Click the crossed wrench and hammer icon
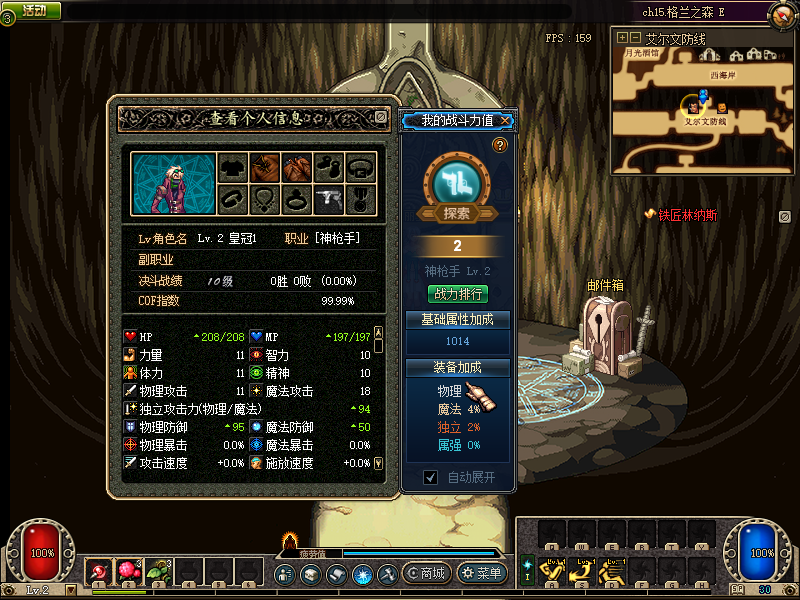800x600 pixels. click(388, 574)
